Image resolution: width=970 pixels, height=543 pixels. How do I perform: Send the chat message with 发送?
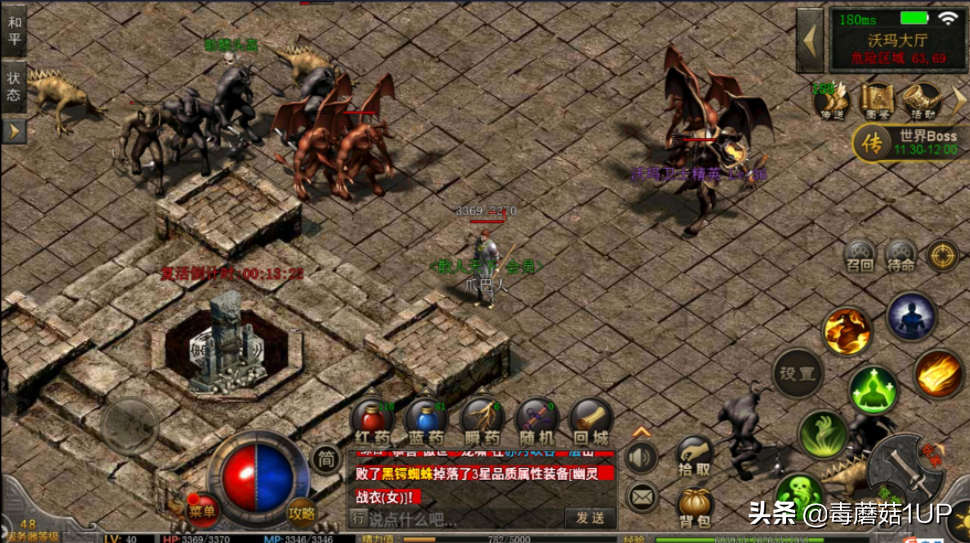(x=590, y=517)
